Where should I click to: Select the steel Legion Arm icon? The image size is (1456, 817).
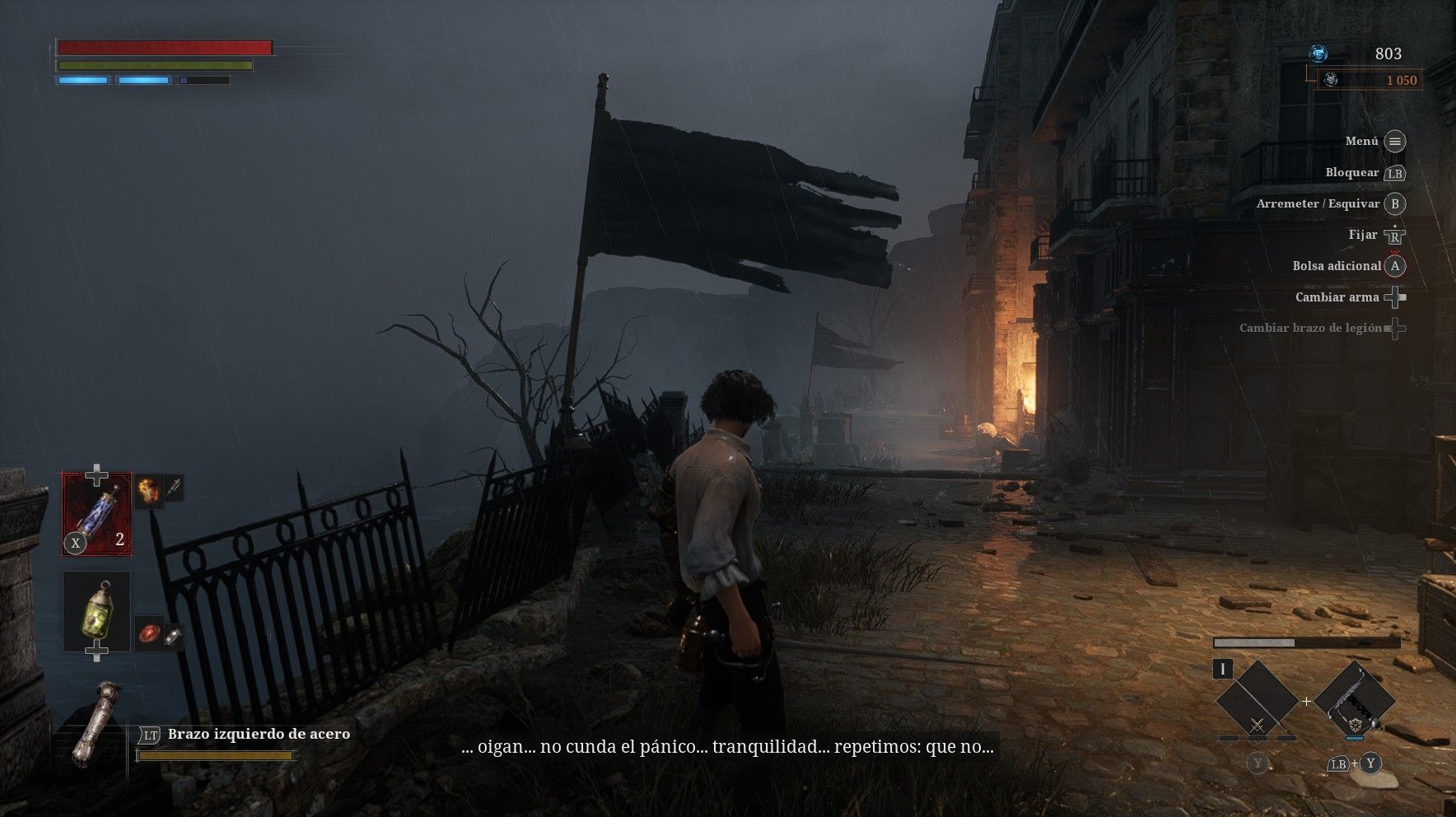point(92,725)
